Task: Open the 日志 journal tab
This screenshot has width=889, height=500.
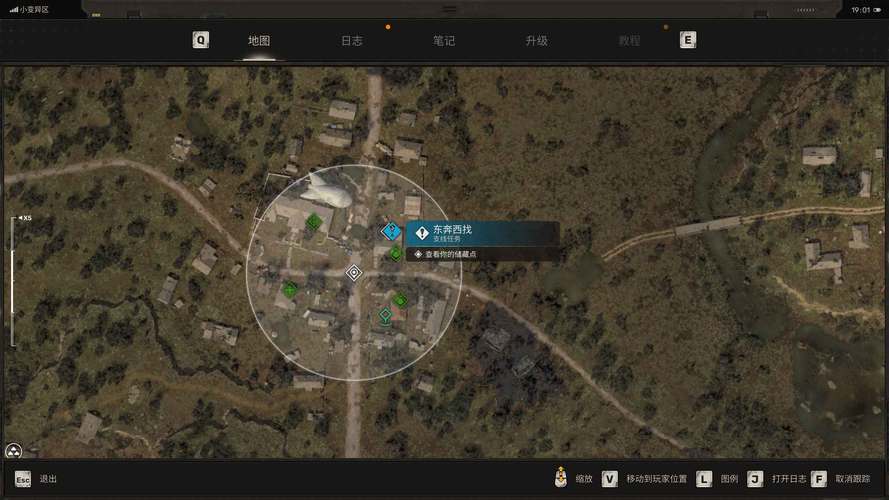Action: pos(352,41)
